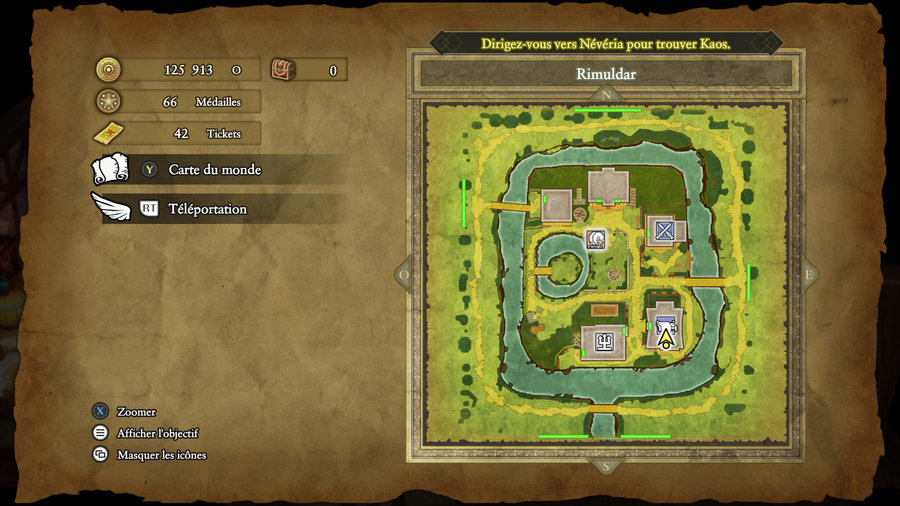Select the Téléportation option

pyautogui.click(x=207, y=209)
